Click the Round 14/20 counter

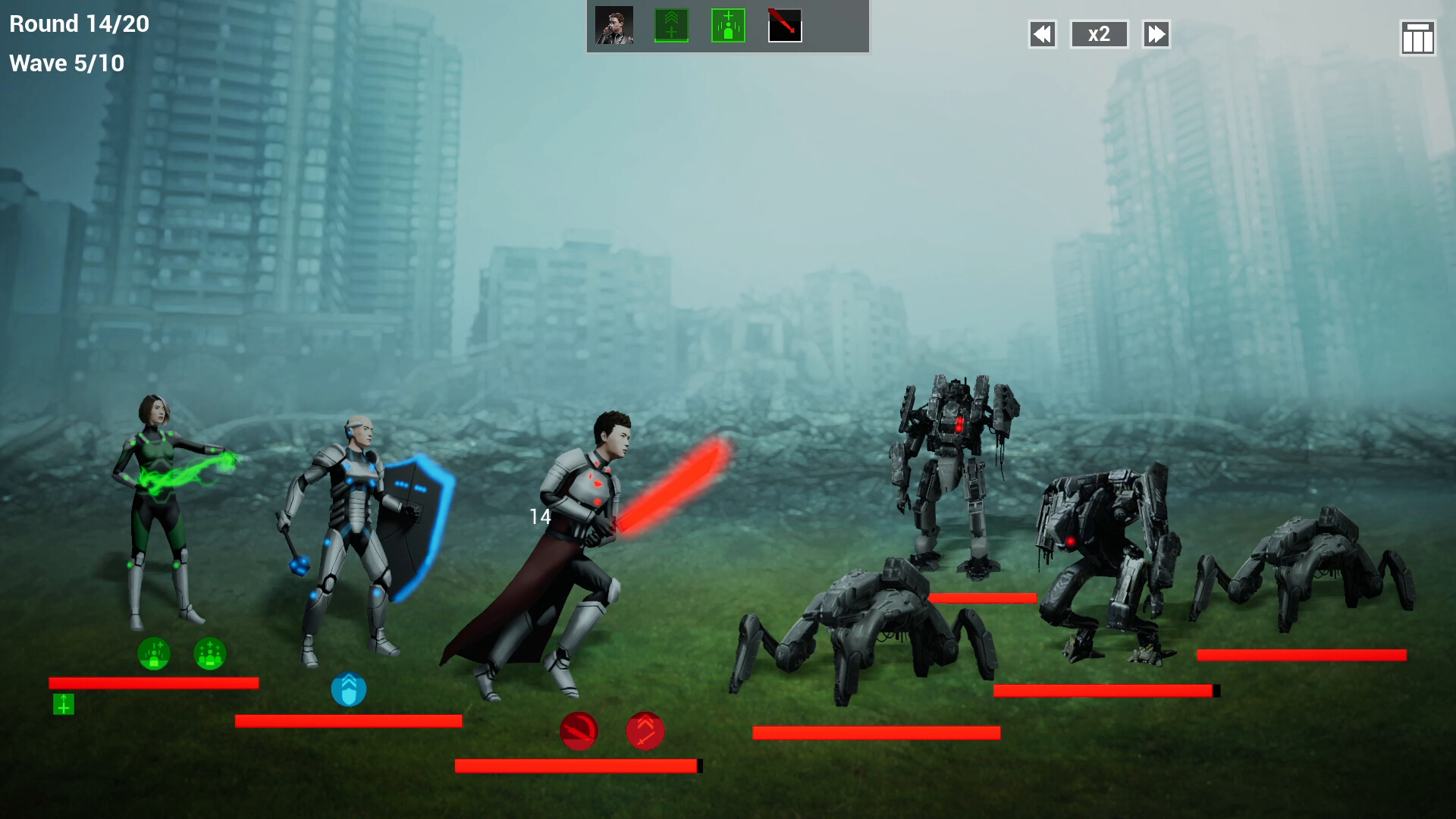76,24
